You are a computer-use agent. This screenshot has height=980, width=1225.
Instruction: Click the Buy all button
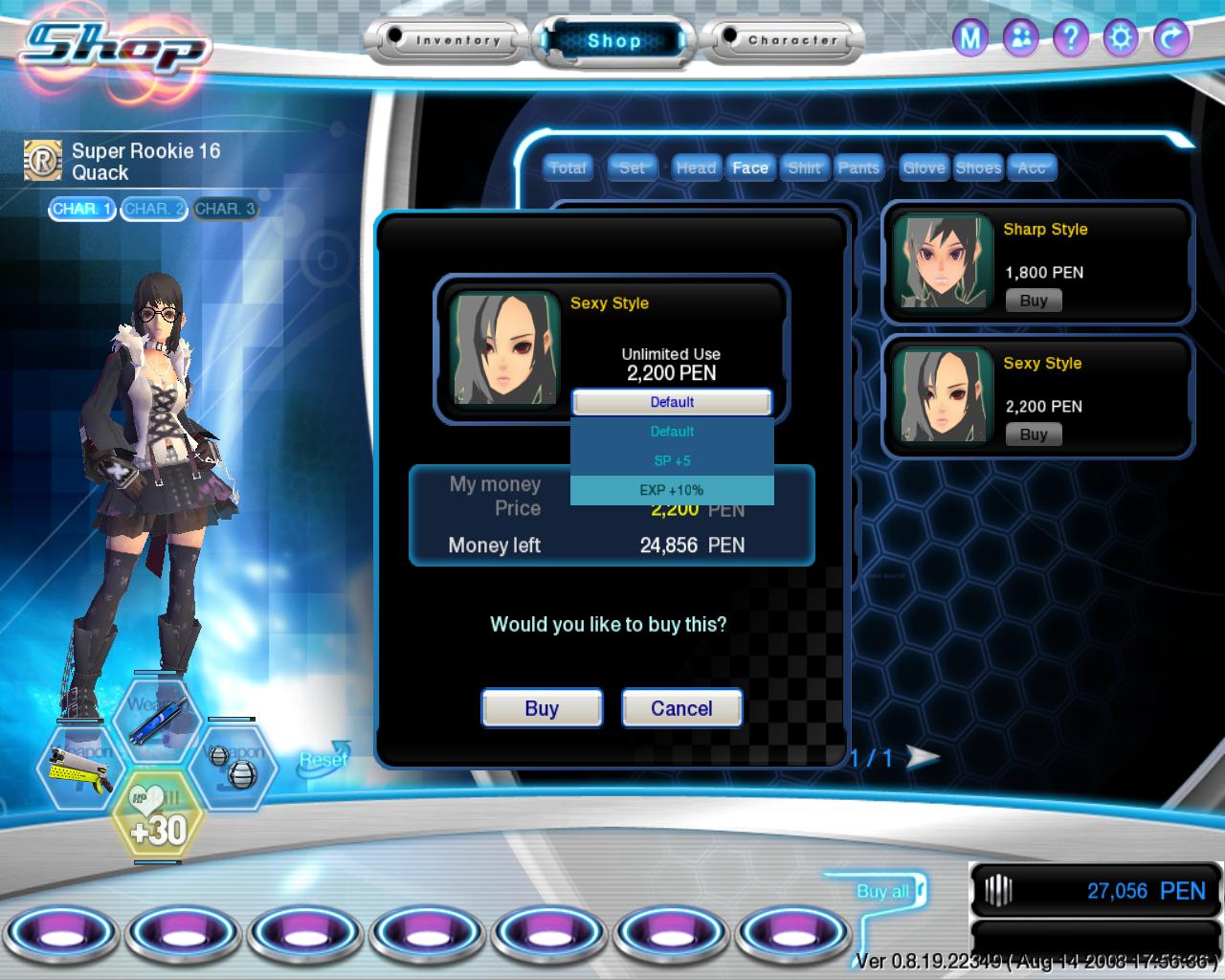pos(883,891)
